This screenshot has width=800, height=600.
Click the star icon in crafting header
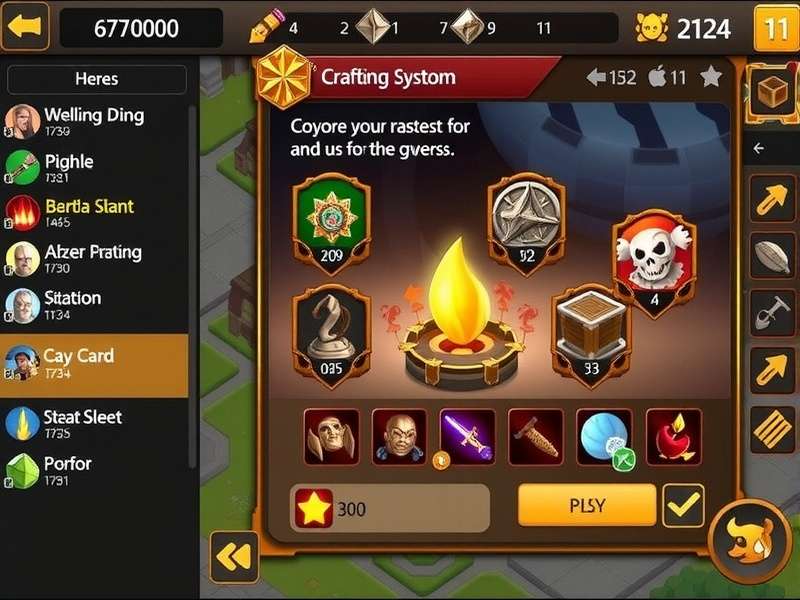pos(711,77)
